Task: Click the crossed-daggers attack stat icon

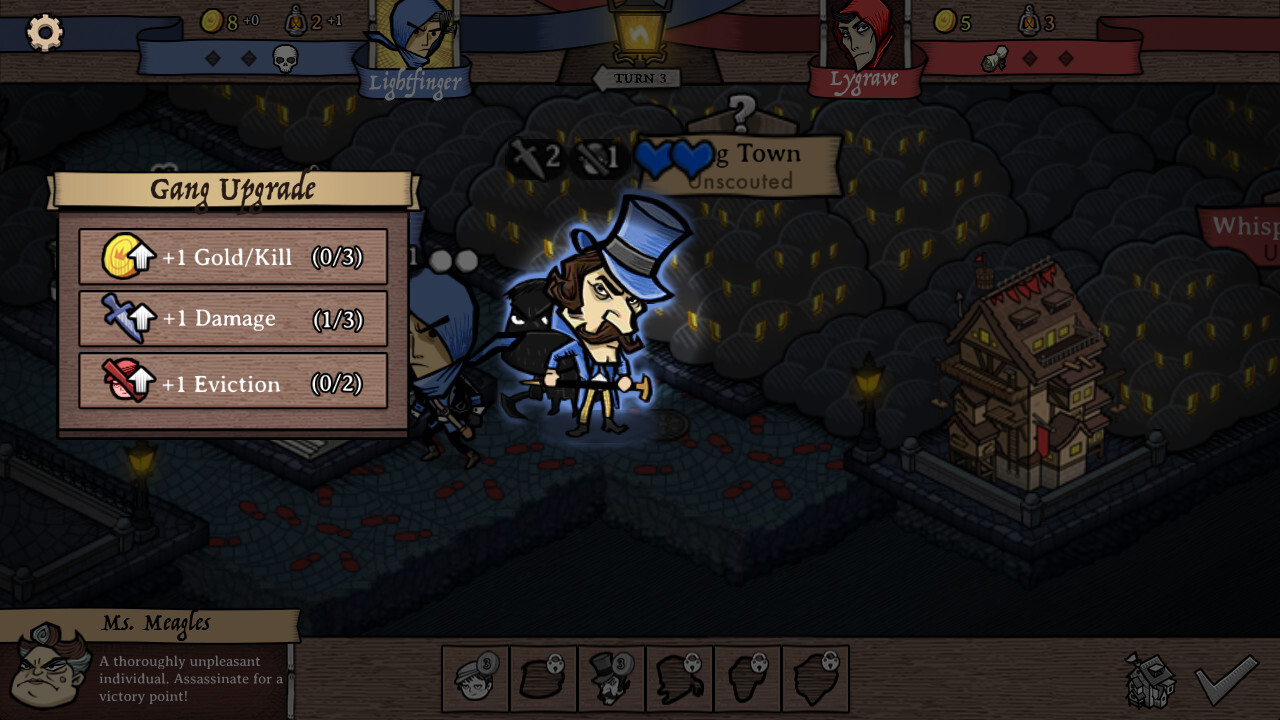Action: click(x=528, y=157)
